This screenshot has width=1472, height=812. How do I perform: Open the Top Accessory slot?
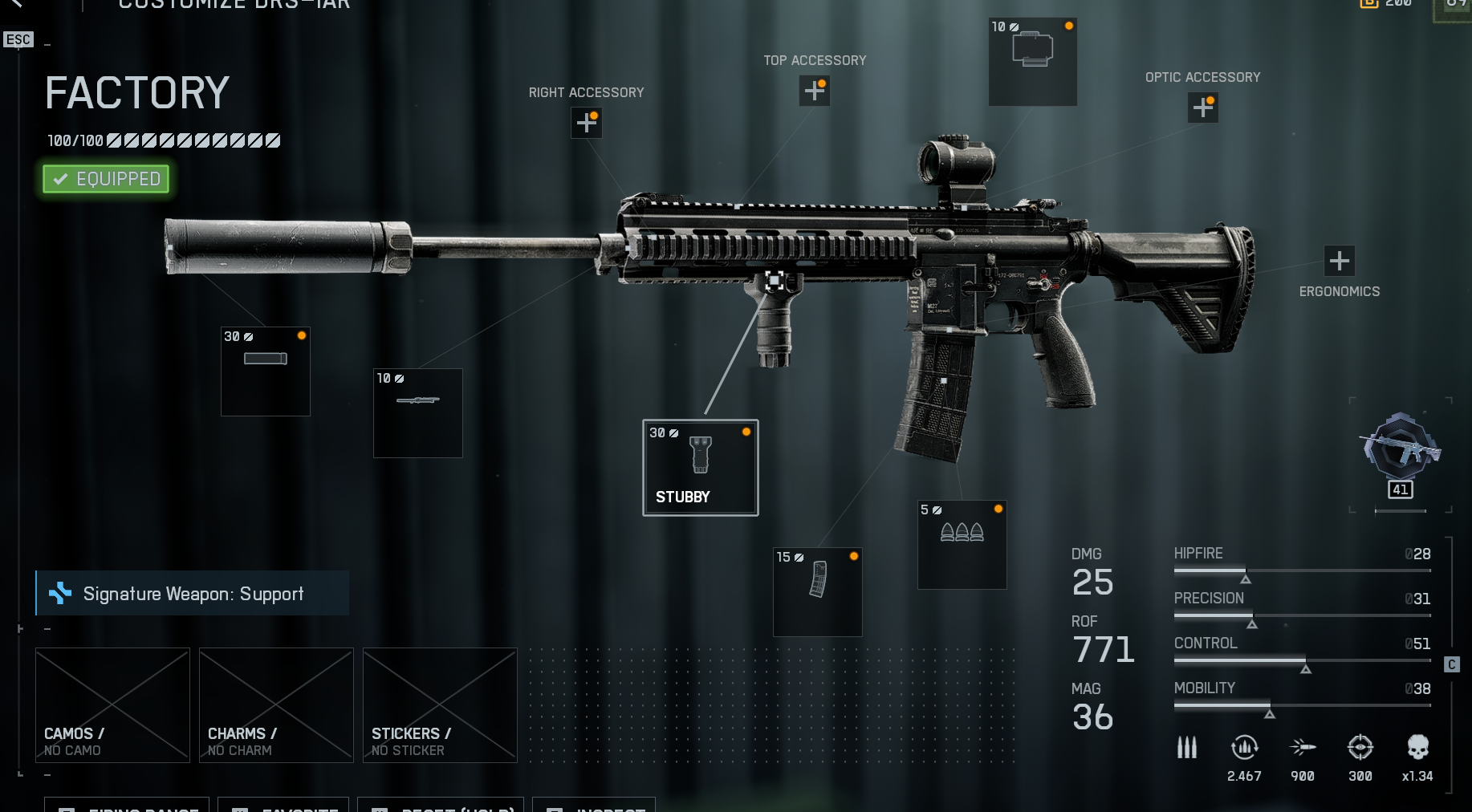815,91
